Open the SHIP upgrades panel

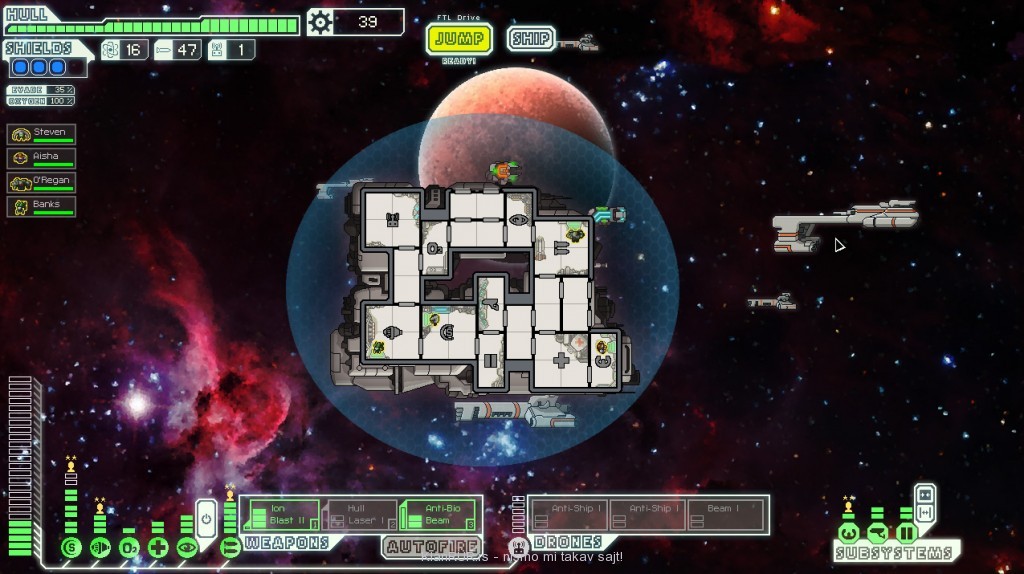point(531,39)
